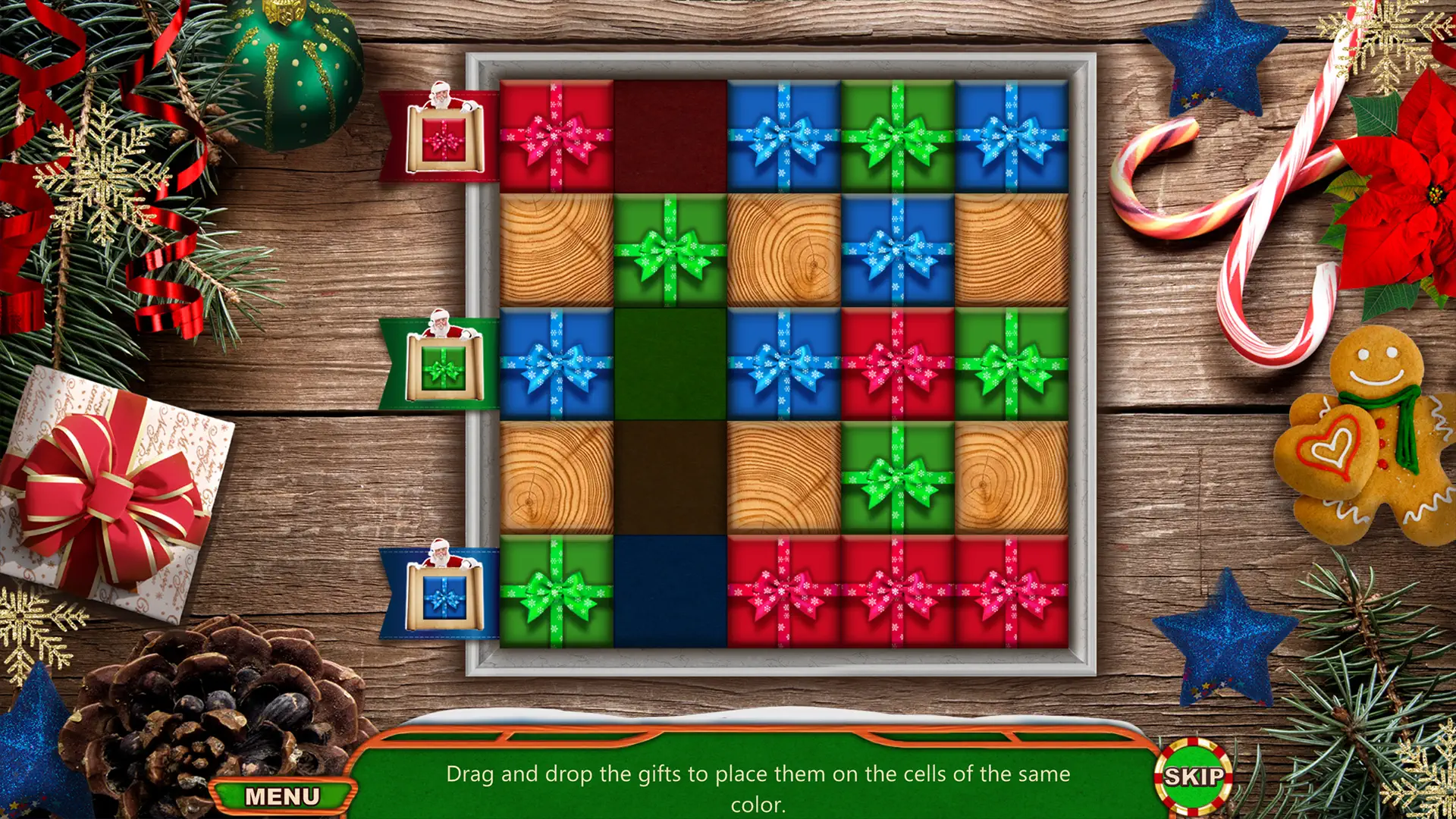The height and width of the screenshot is (819, 1456).
Task: Click the dark red empty cell
Action: pos(667,136)
